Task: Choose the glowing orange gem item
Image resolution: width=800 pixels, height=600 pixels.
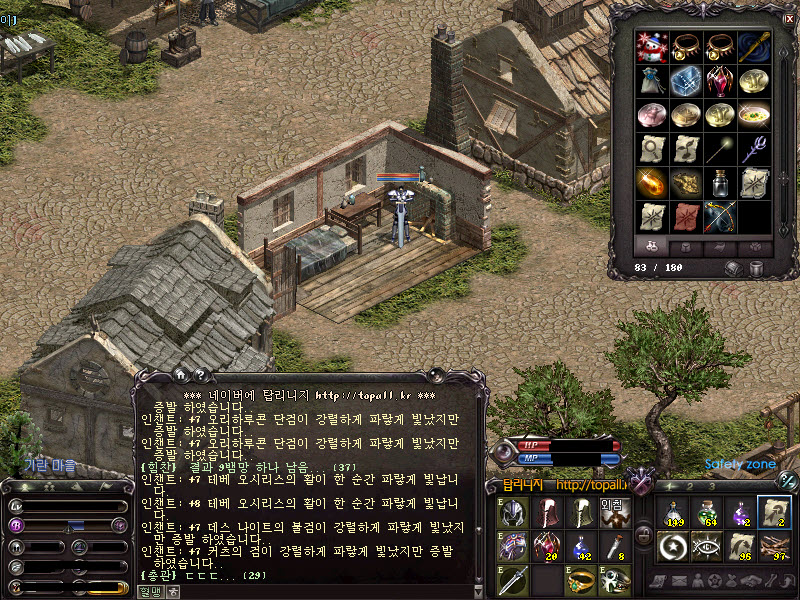Action: 652,183
